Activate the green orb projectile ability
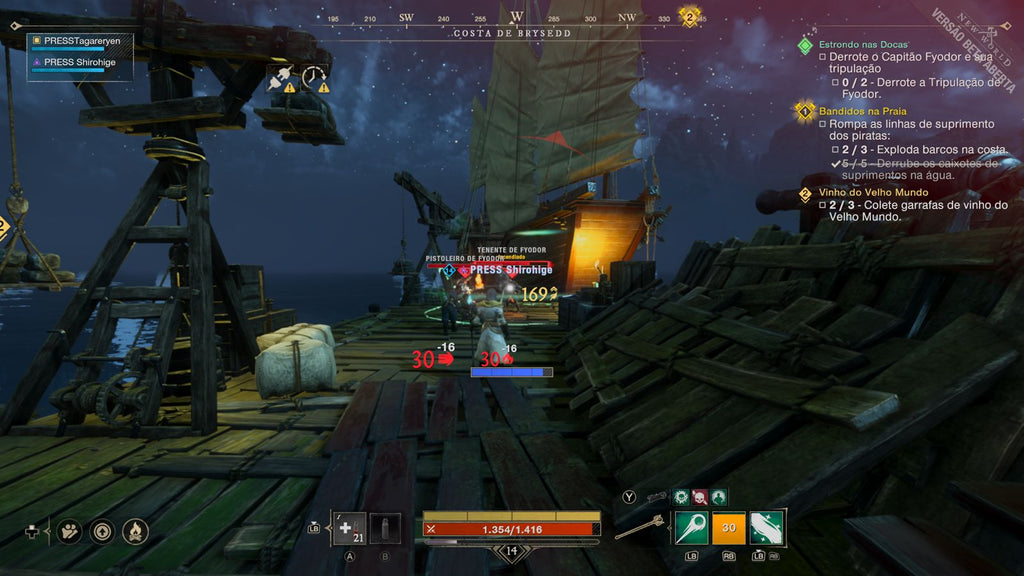This screenshot has height=576, width=1024. tap(691, 527)
